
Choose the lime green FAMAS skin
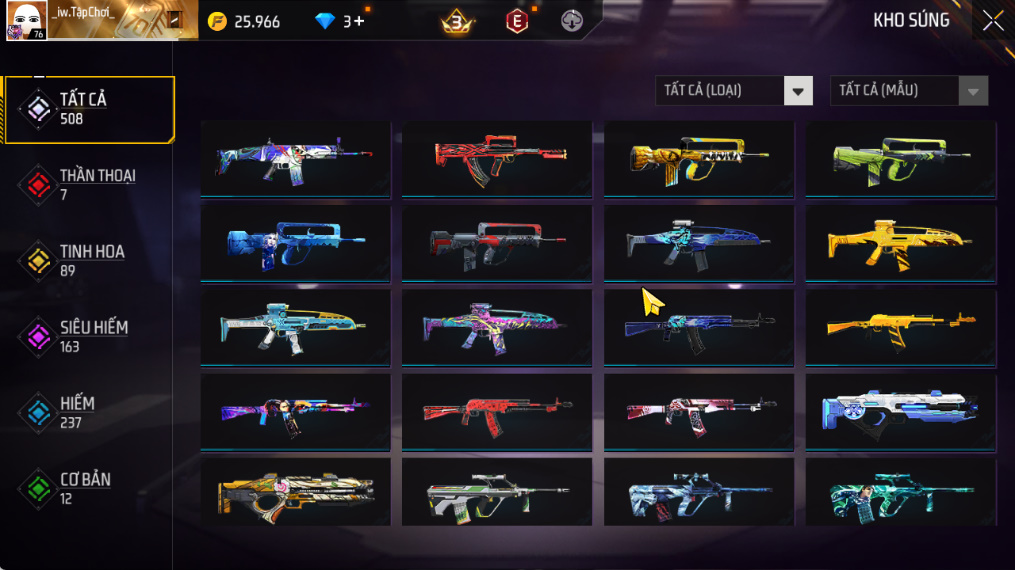(901, 159)
